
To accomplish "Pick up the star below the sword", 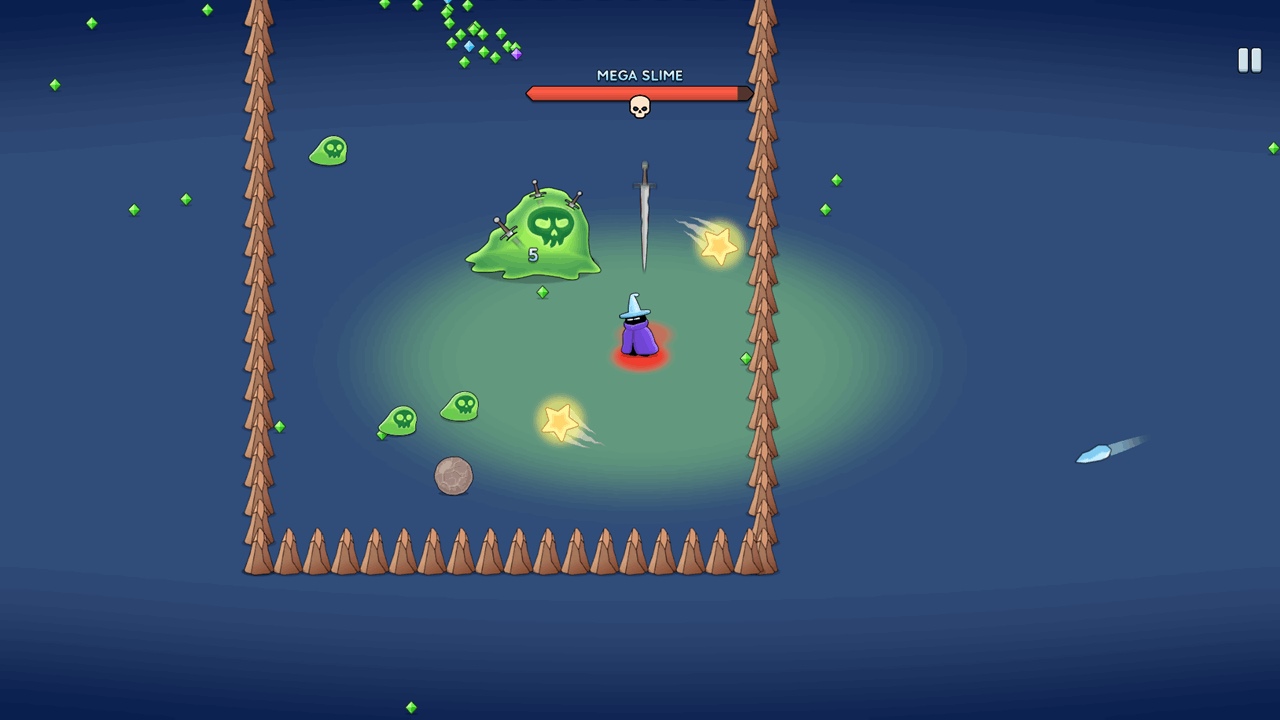I will (x=718, y=243).
